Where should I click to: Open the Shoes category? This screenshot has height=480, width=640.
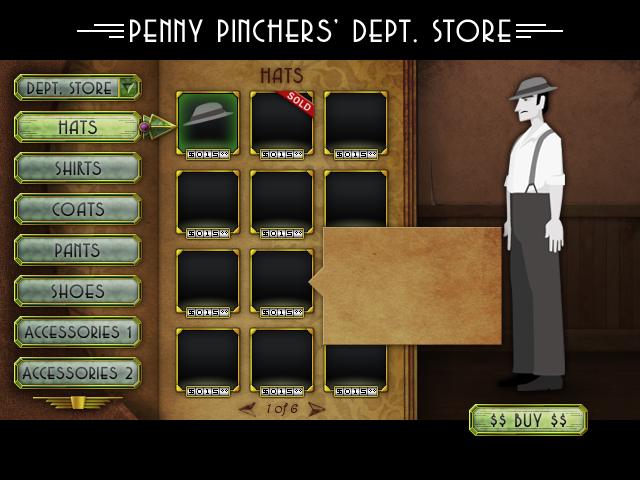(x=77, y=291)
